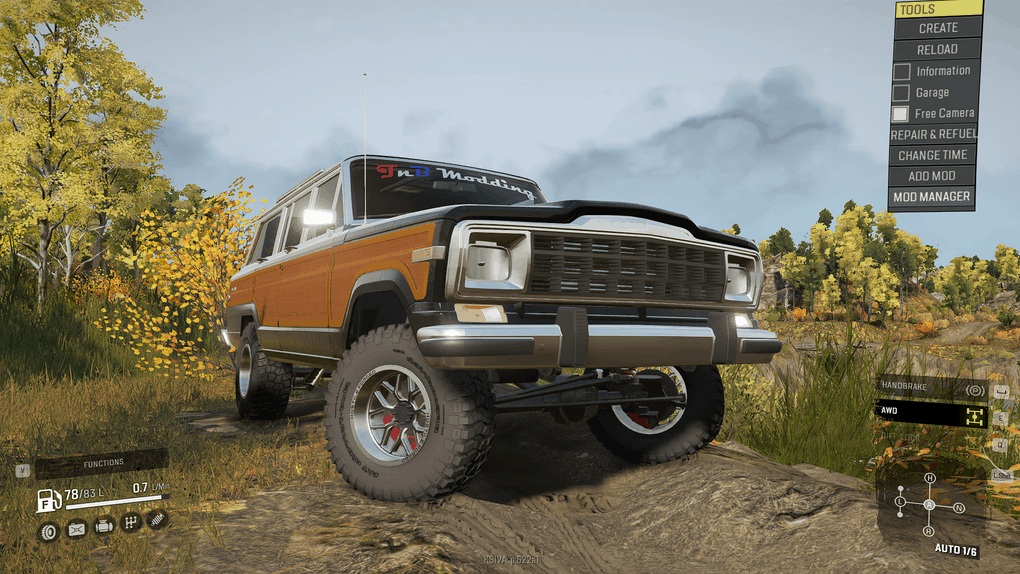The width and height of the screenshot is (1020, 574).
Task: Choose Low gear on the shifter
Action: click(x=901, y=500)
